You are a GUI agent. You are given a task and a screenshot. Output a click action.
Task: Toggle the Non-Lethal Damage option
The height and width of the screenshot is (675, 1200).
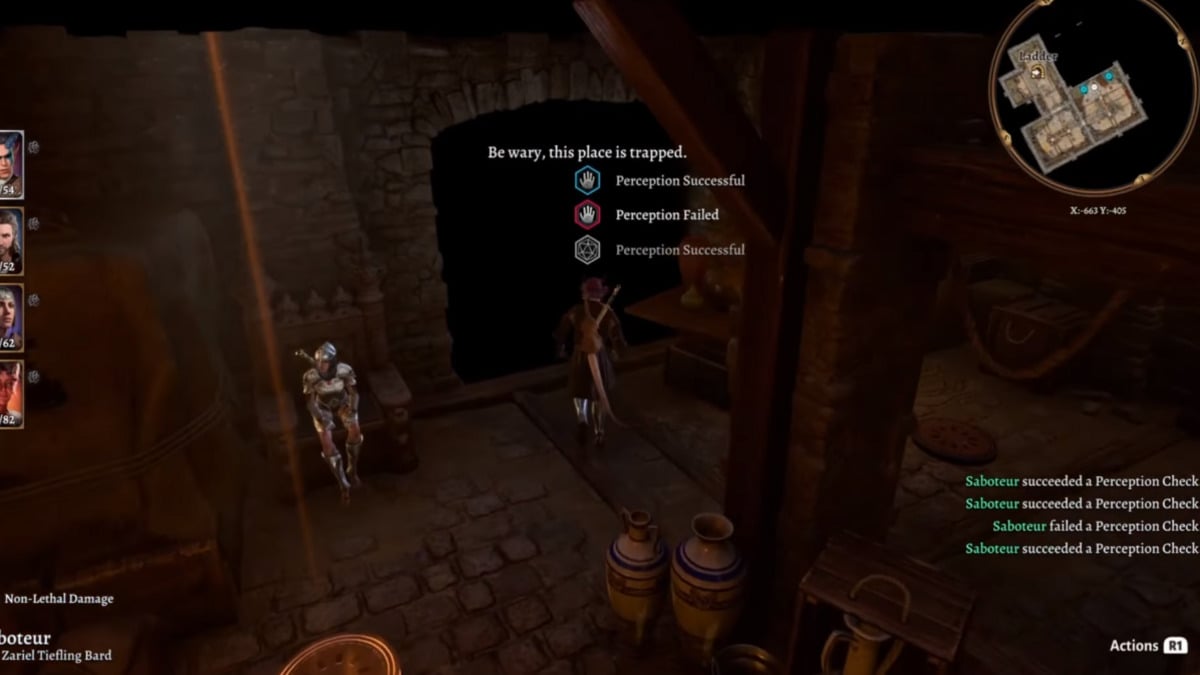tap(58, 599)
